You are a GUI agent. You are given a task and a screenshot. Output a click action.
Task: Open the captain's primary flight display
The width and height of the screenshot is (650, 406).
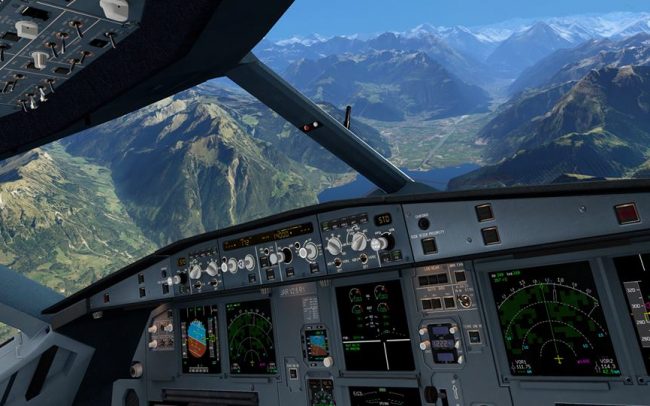pos(198,339)
